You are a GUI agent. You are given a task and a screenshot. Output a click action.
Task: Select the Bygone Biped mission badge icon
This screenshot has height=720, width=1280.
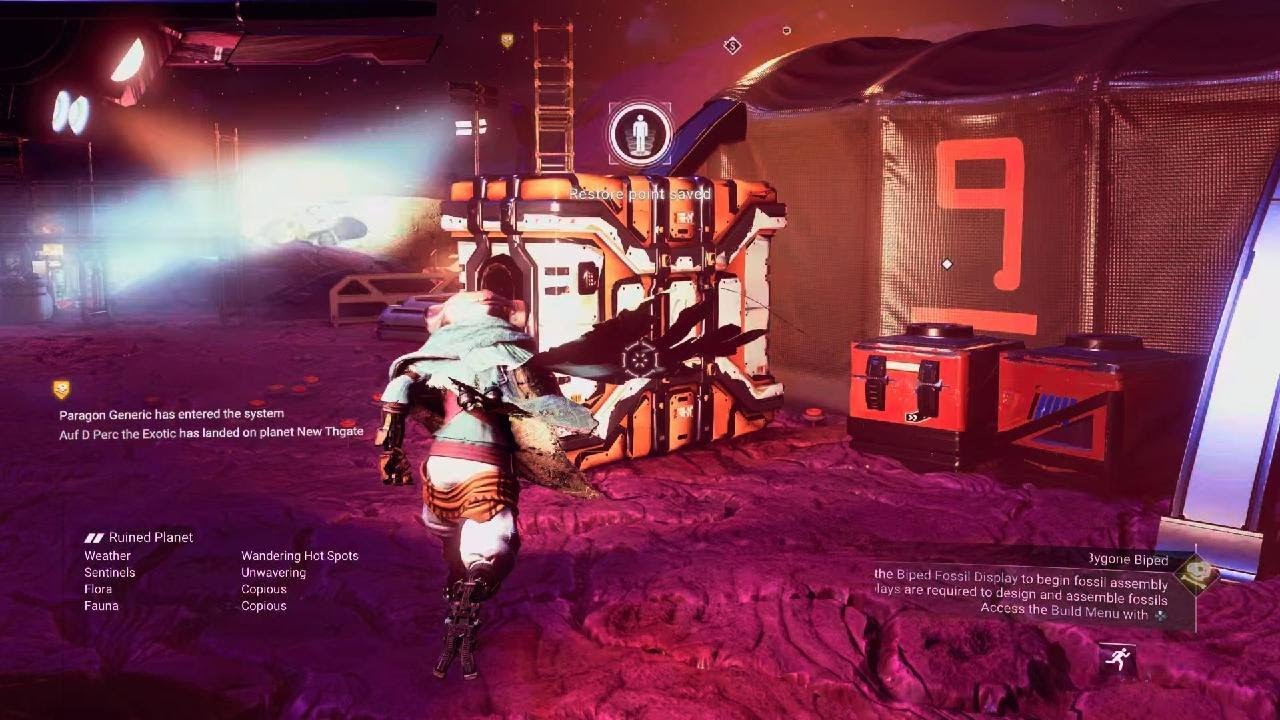[x=1195, y=574]
